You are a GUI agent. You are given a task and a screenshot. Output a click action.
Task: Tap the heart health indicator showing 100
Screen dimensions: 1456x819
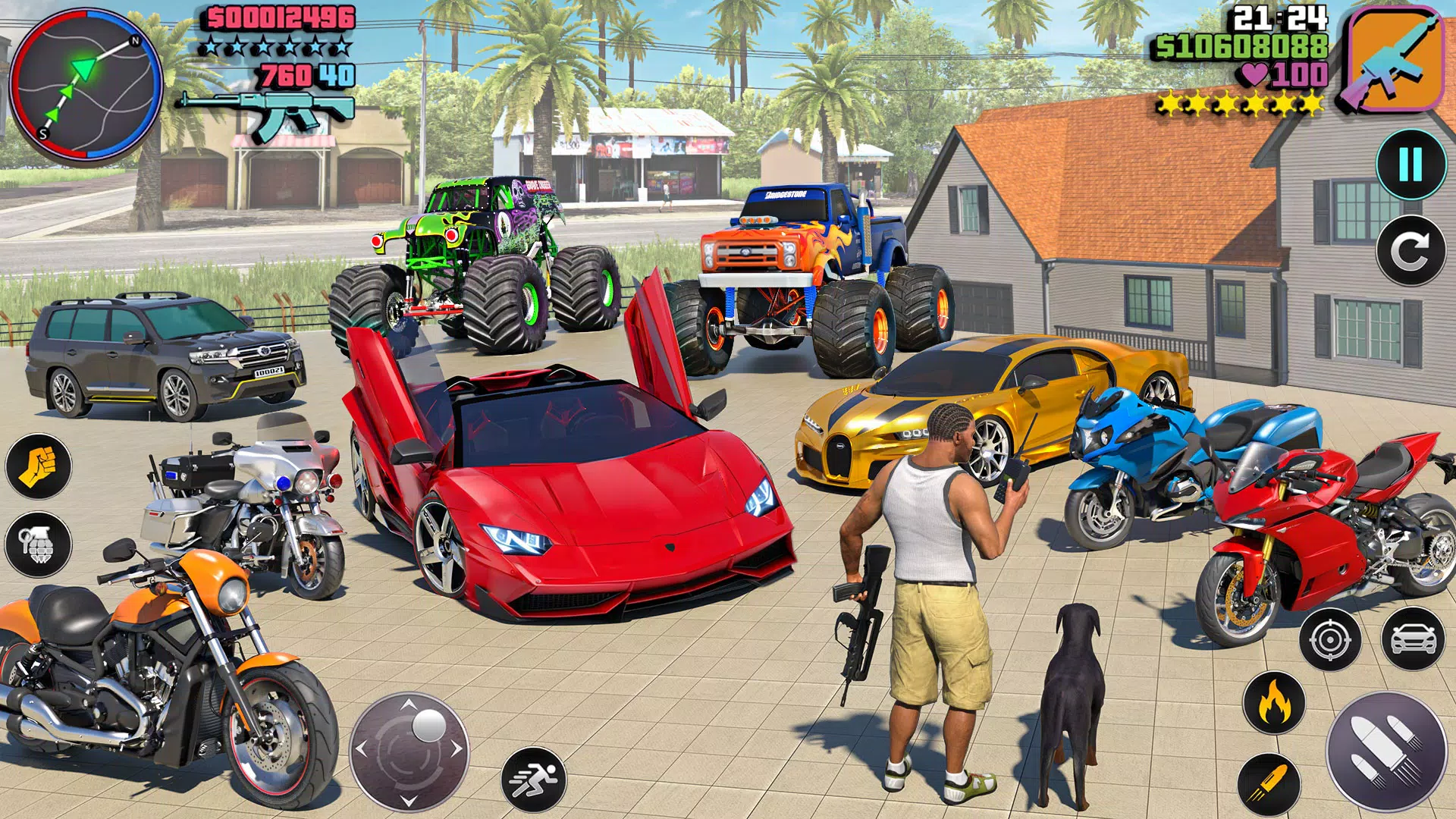(1282, 74)
